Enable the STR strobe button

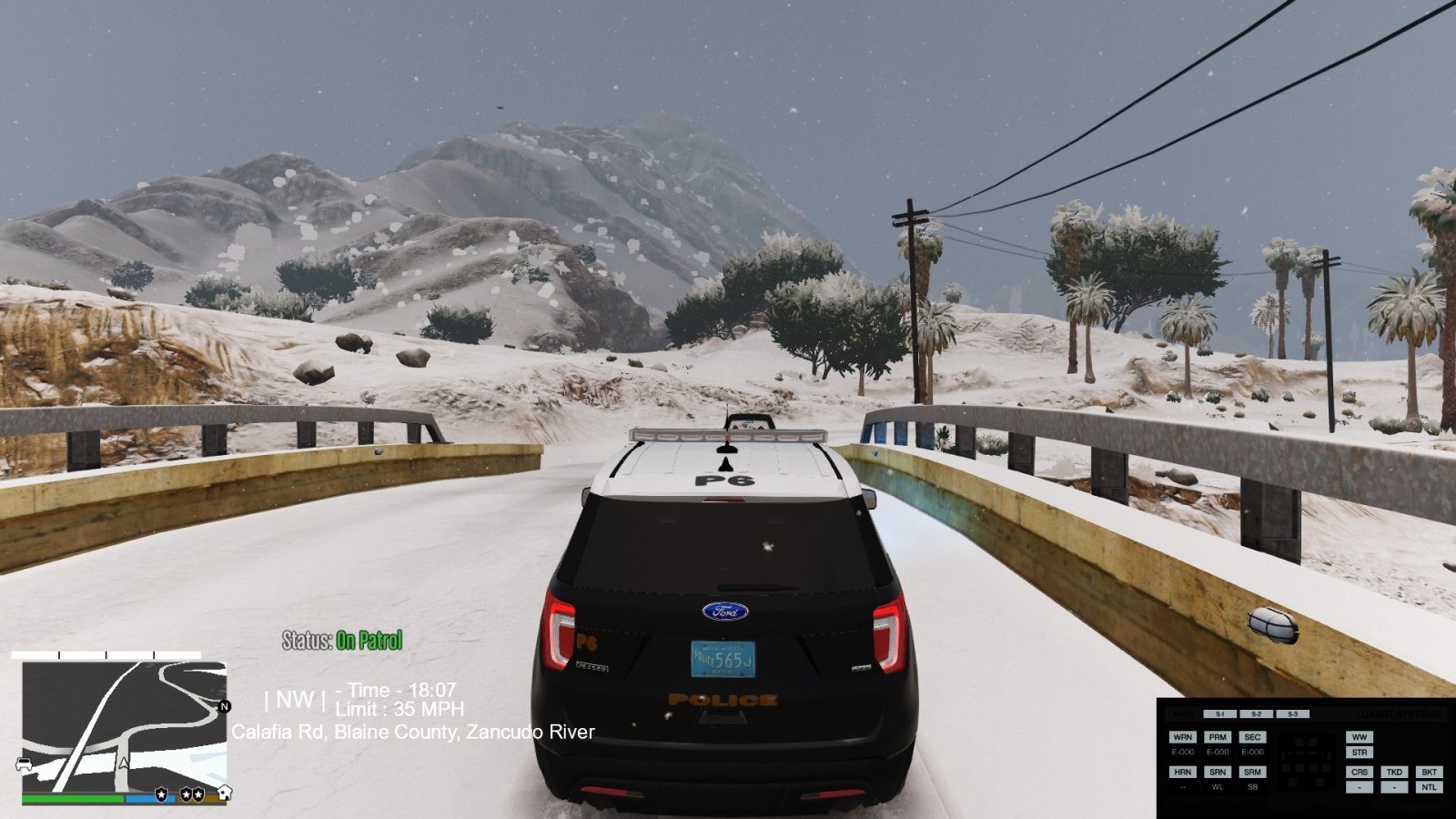[1360, 753]
